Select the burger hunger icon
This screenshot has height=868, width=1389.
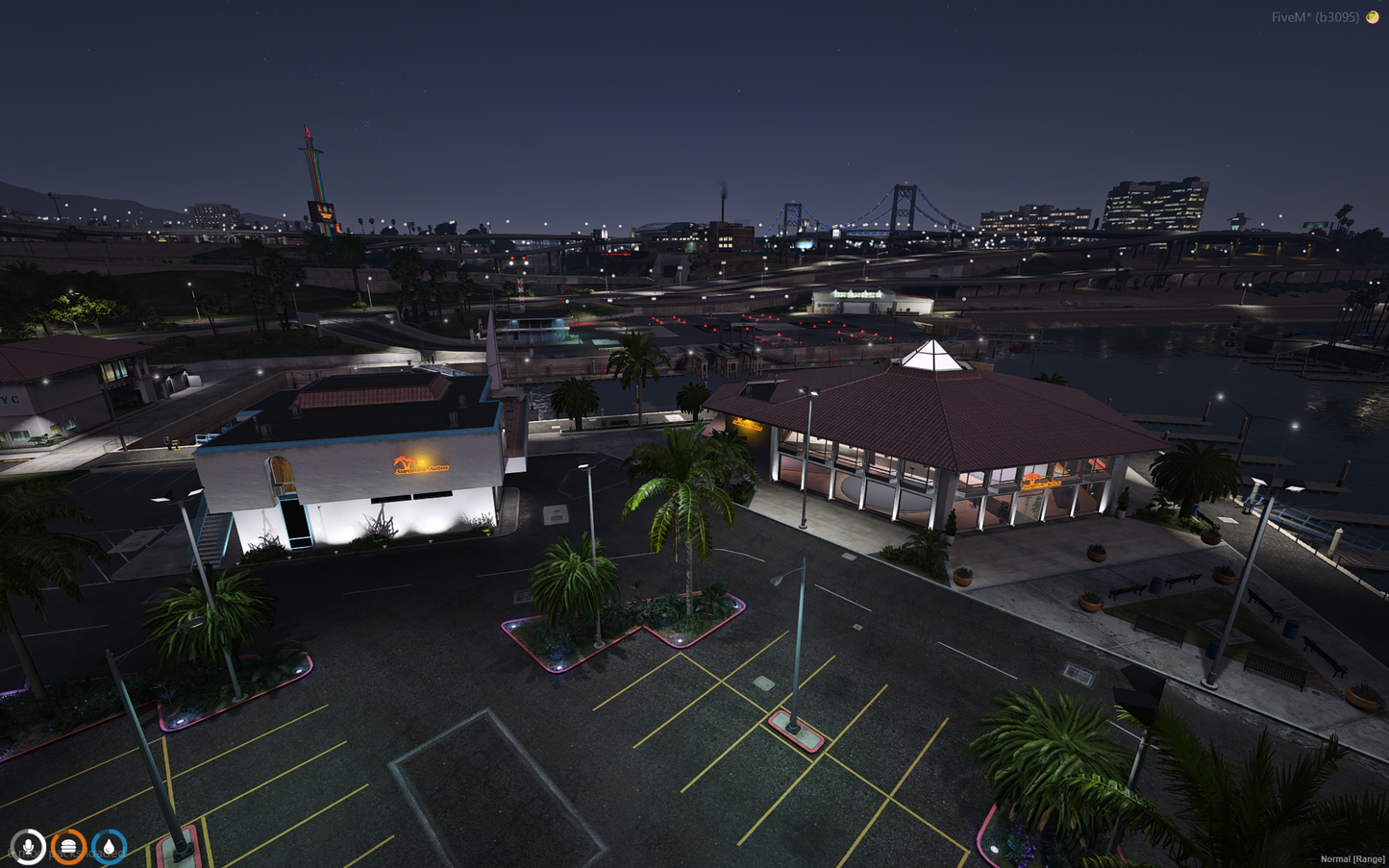click(68, 847)
